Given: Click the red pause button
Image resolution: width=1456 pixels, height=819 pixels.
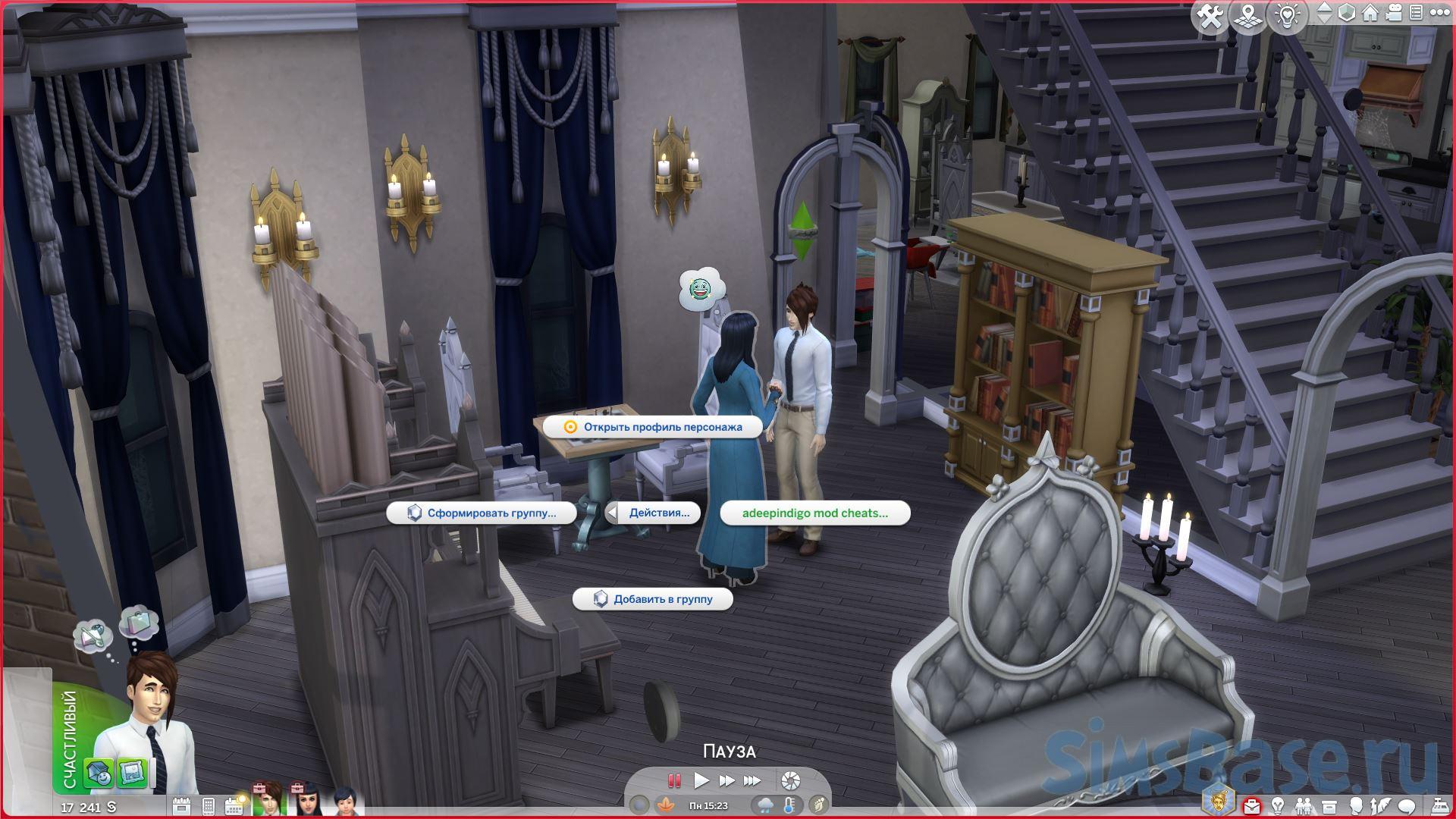Looking at the screenshot, I should pyautogui.click(x=673, y=780).
